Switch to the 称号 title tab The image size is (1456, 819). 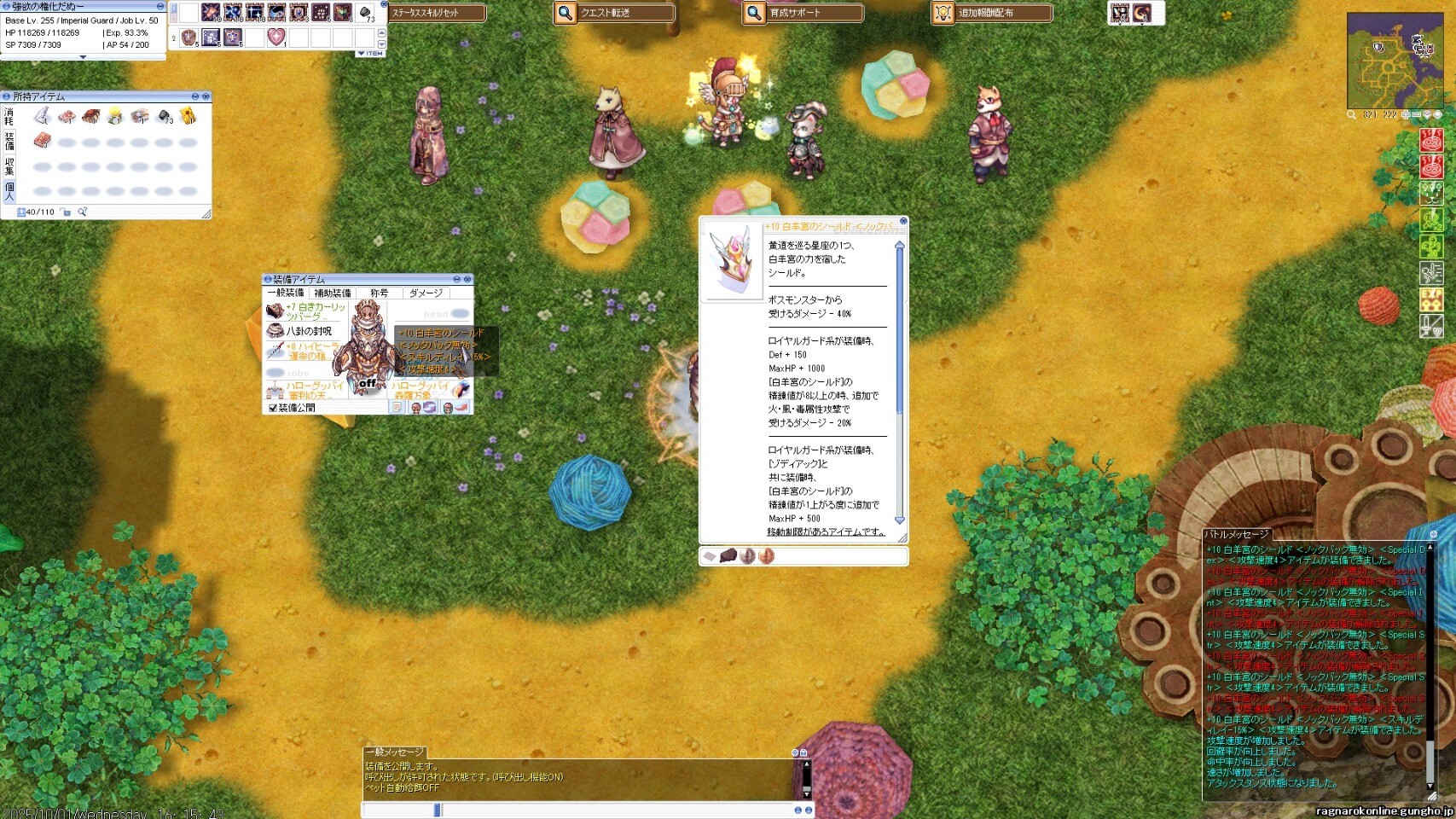click(379, 293)
